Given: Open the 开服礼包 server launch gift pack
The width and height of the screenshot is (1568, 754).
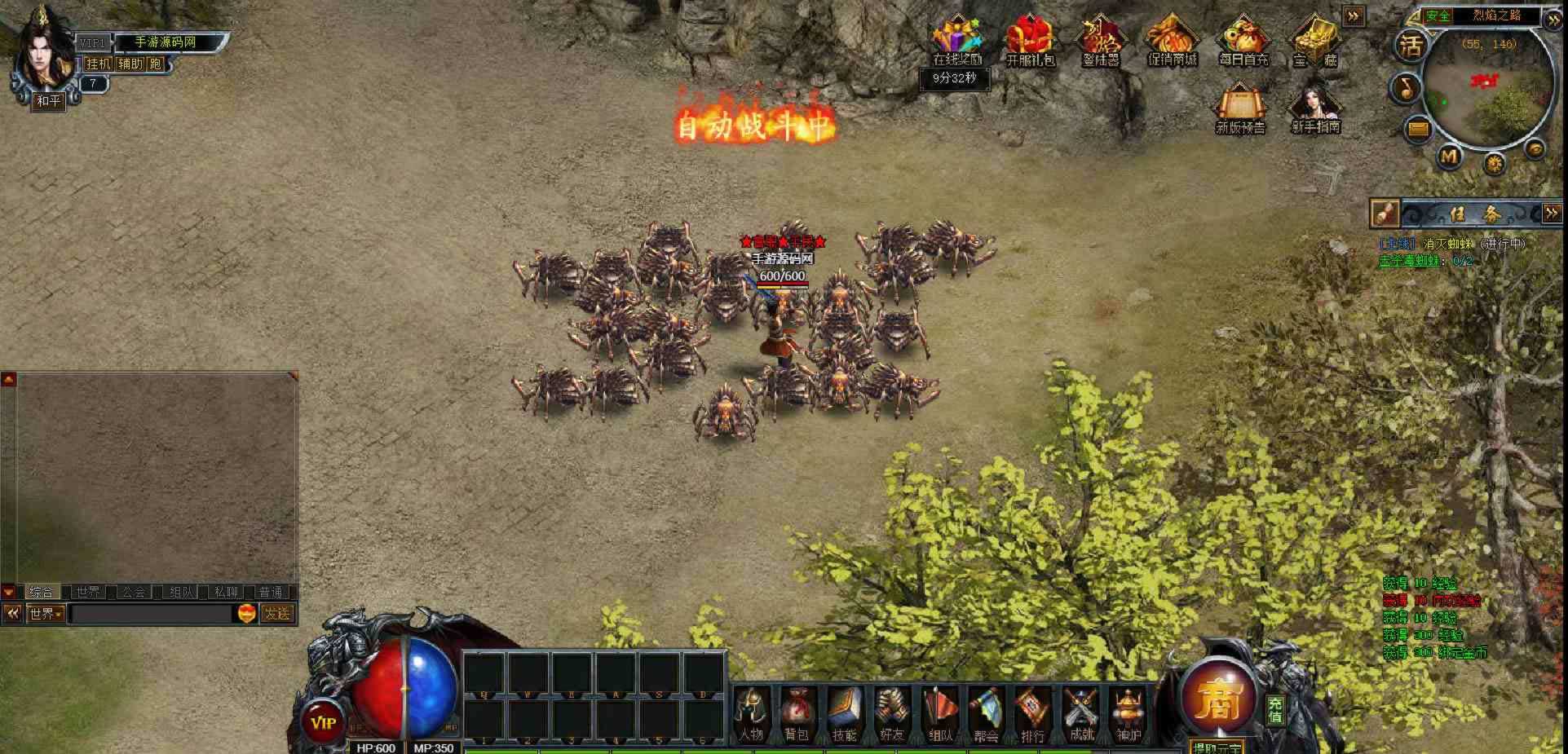Looking at the screenshot, I should point(1030,41).
